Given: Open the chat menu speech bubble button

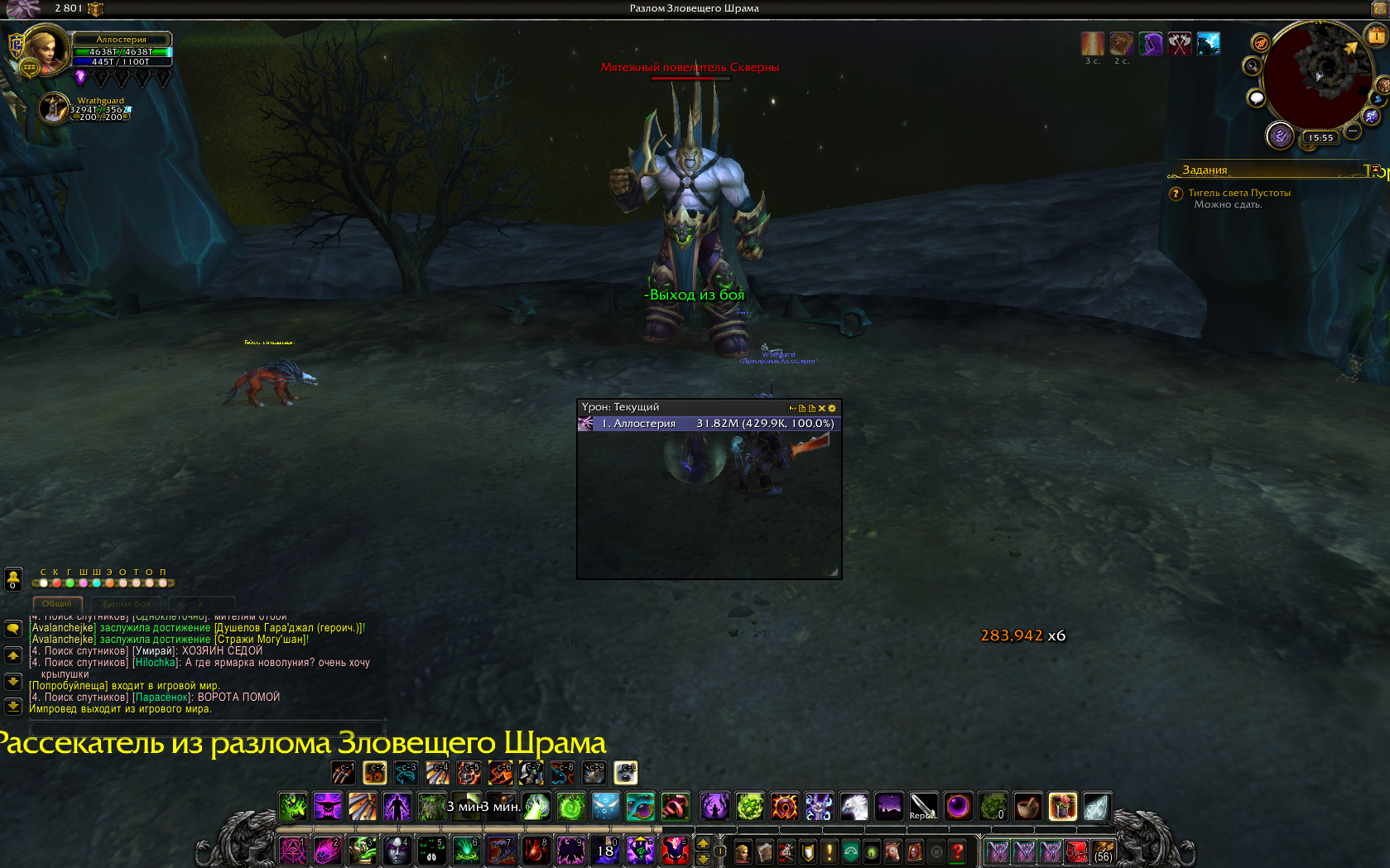Looking at the screenshot, I should point(13,629).
